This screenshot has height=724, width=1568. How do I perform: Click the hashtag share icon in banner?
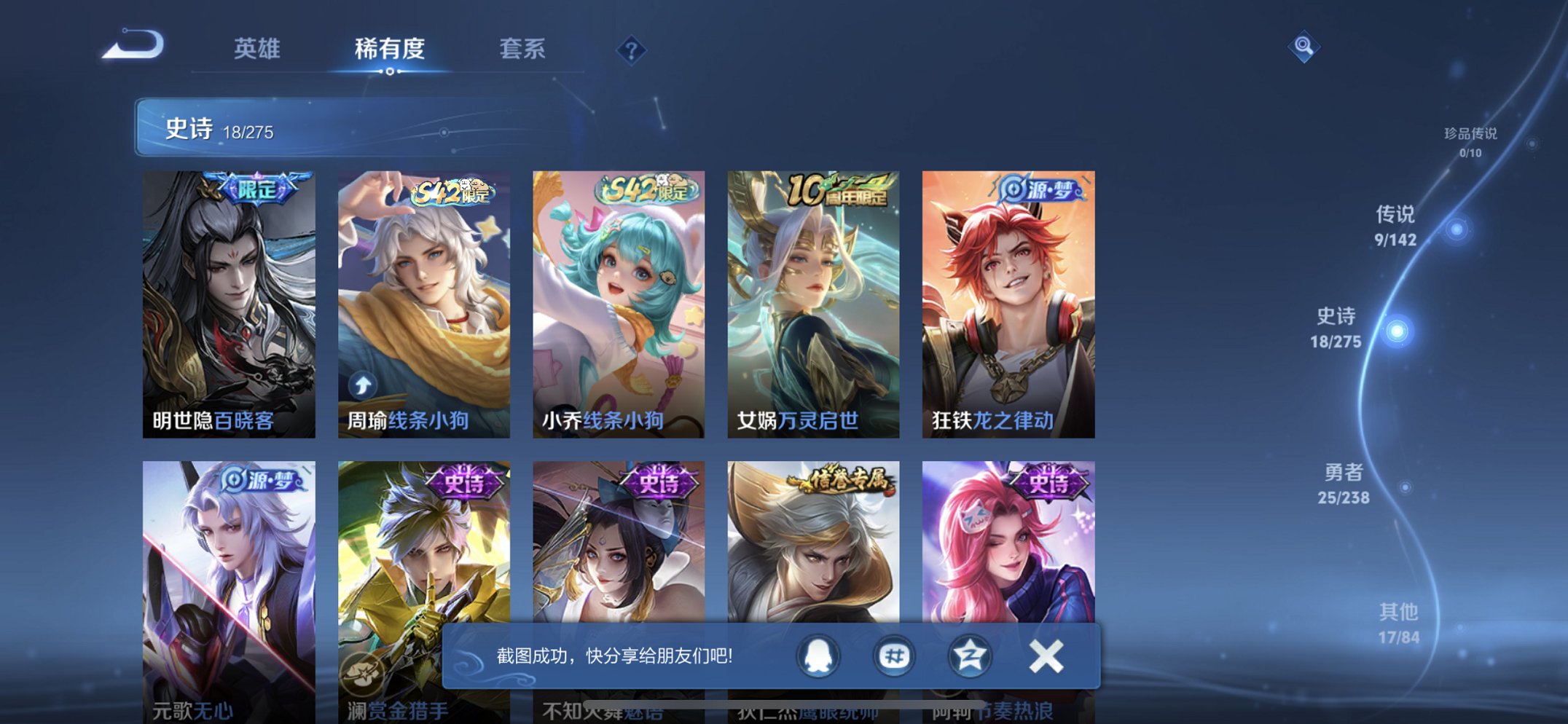click(893, 655)
